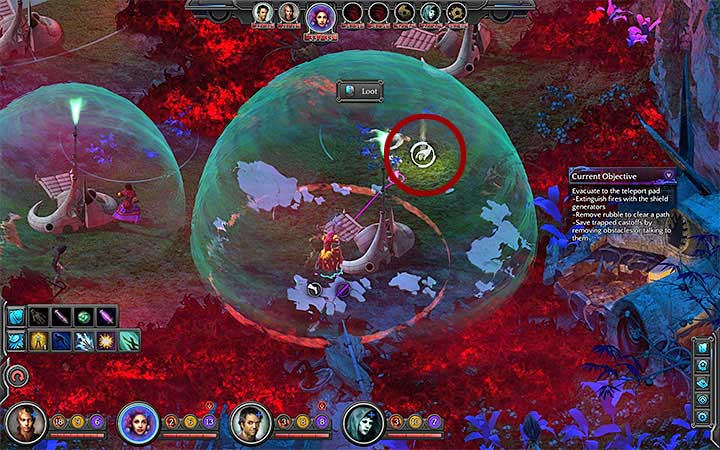Activate the golden glowing figure ability

pyautogui.click(x=40, y=341)
